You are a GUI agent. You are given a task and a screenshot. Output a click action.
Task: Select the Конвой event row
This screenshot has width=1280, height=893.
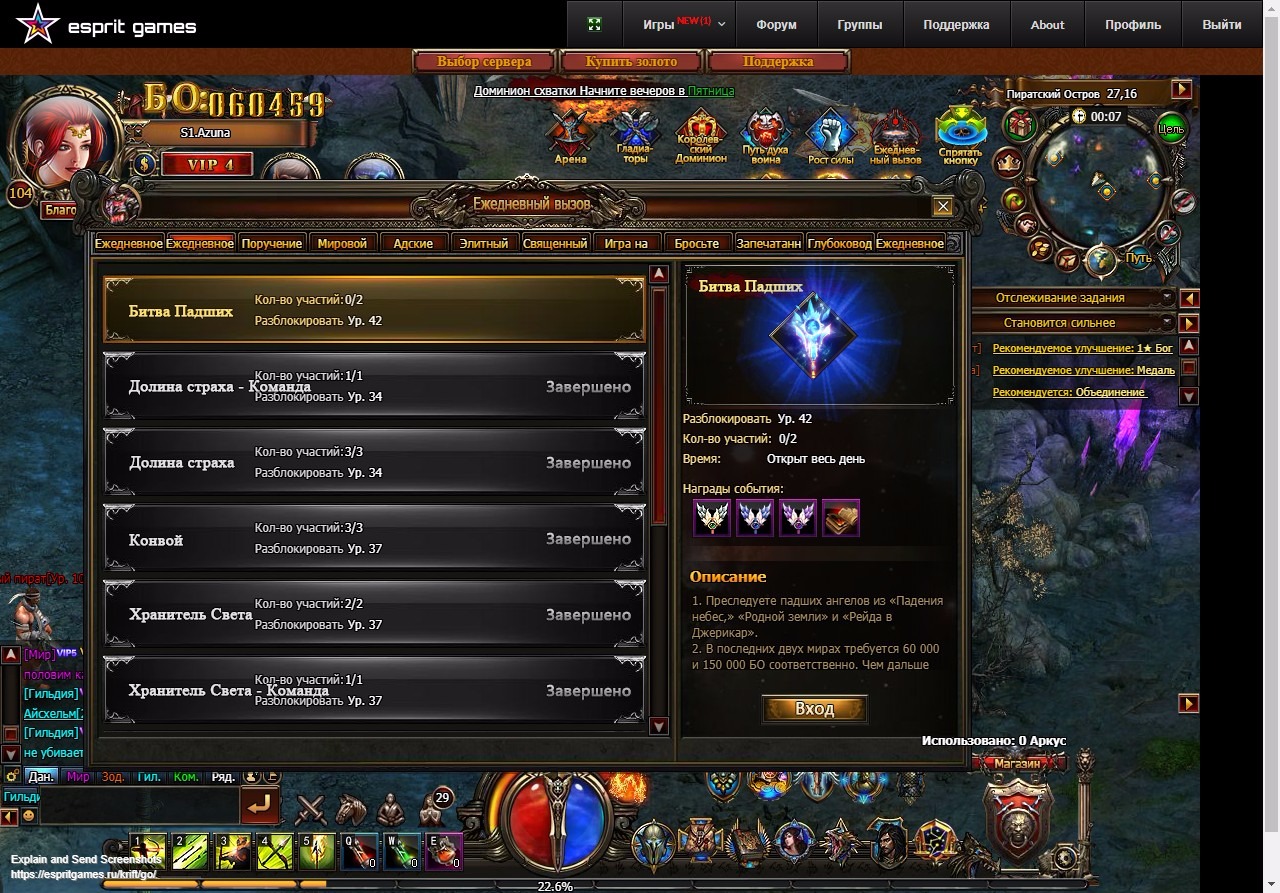click(374, 539)
